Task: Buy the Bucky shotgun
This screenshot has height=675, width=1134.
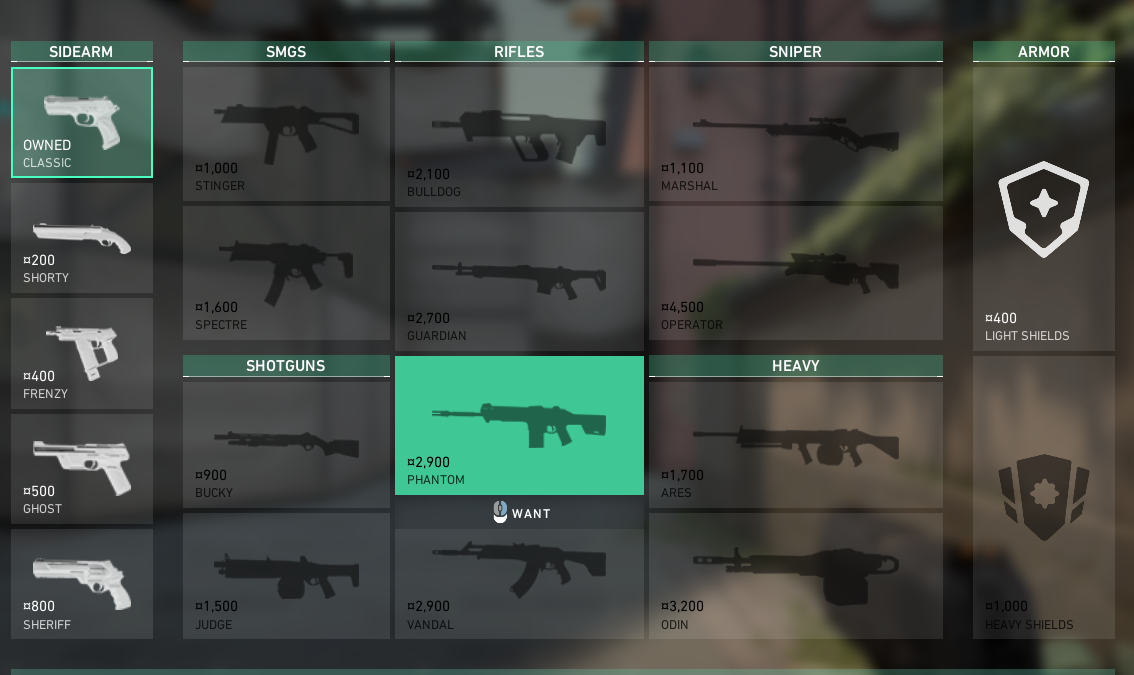Action: click(286, 442)
